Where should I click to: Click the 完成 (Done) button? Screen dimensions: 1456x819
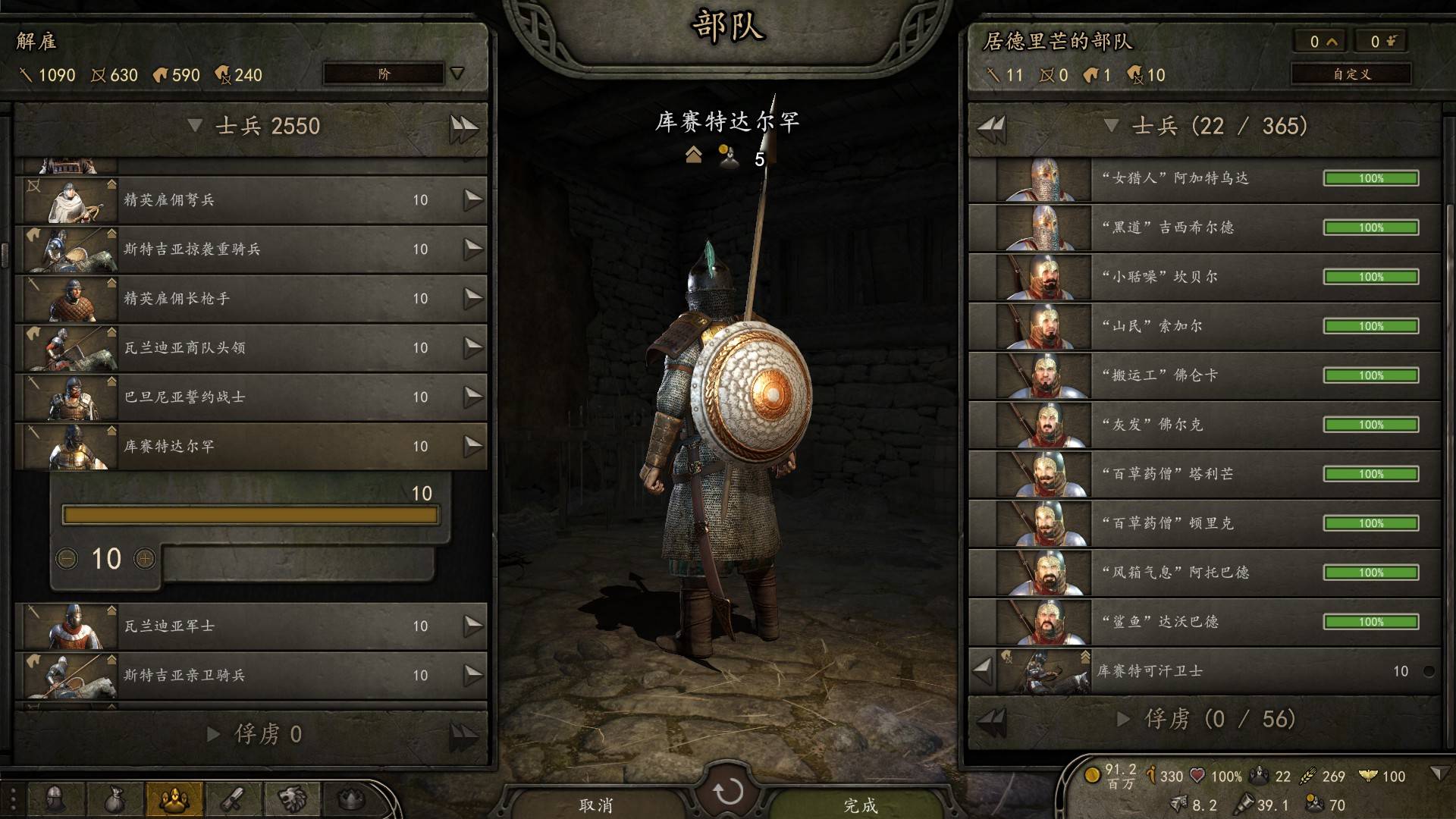pyautogui.click(x=861, y=805)
